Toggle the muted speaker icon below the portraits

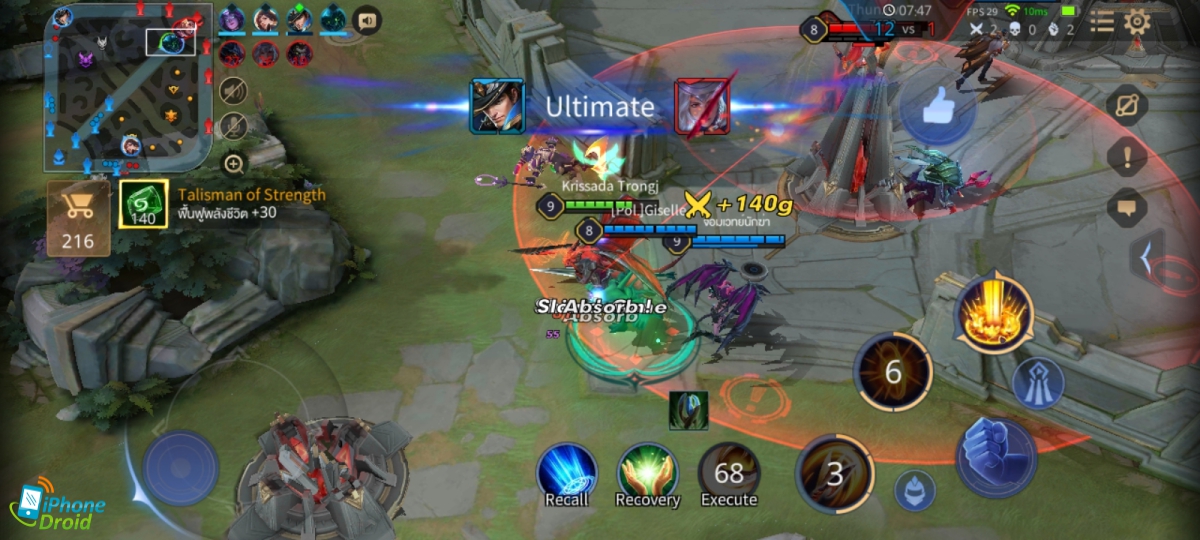pyautogui.click(x=234, y=90)
